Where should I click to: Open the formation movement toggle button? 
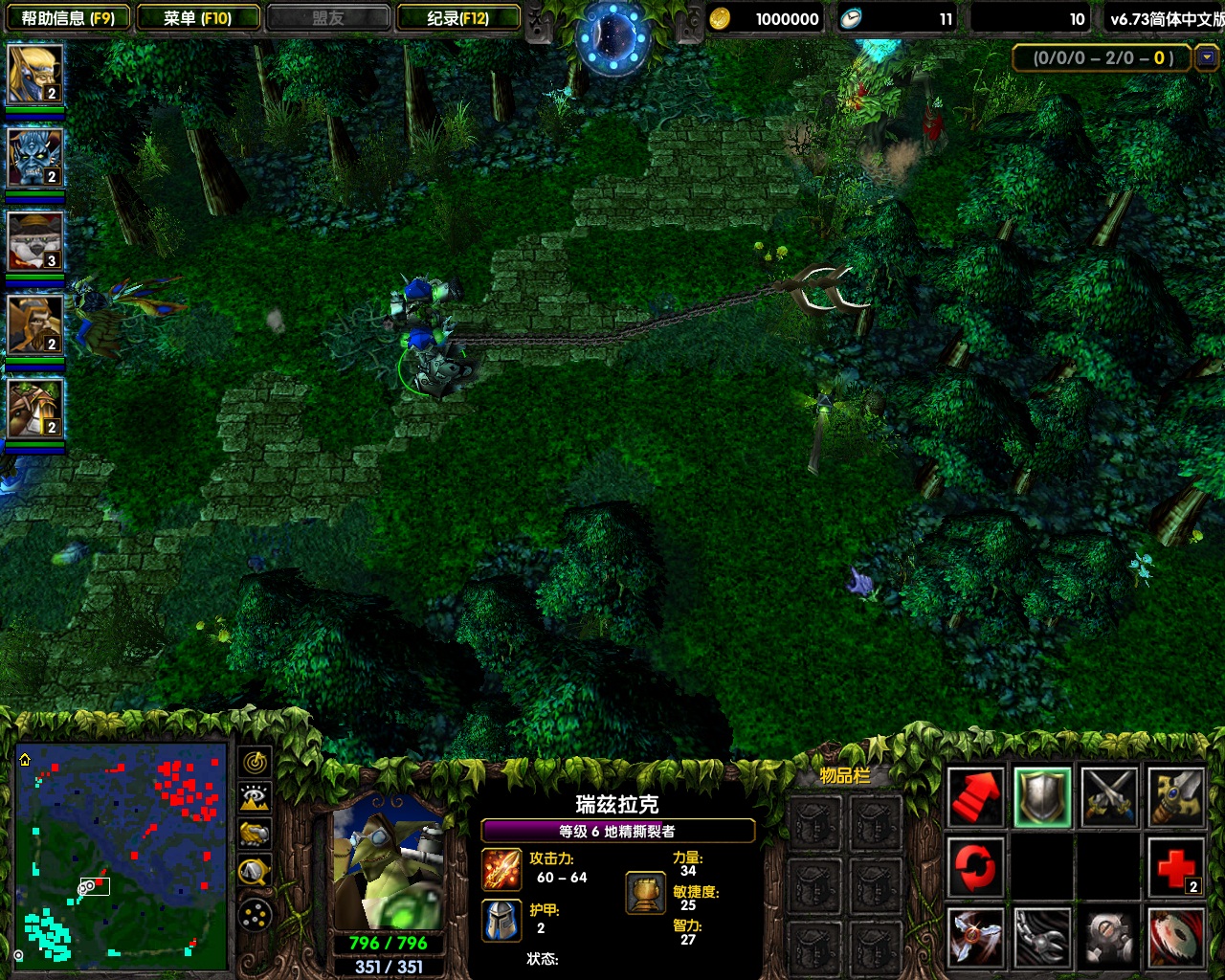[255, 916]
